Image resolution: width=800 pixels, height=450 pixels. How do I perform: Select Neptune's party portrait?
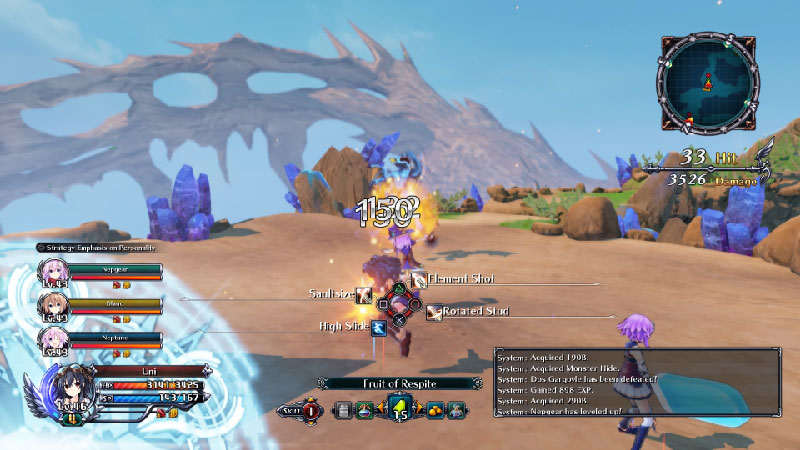pyautogui.click(x=52, y=338)
